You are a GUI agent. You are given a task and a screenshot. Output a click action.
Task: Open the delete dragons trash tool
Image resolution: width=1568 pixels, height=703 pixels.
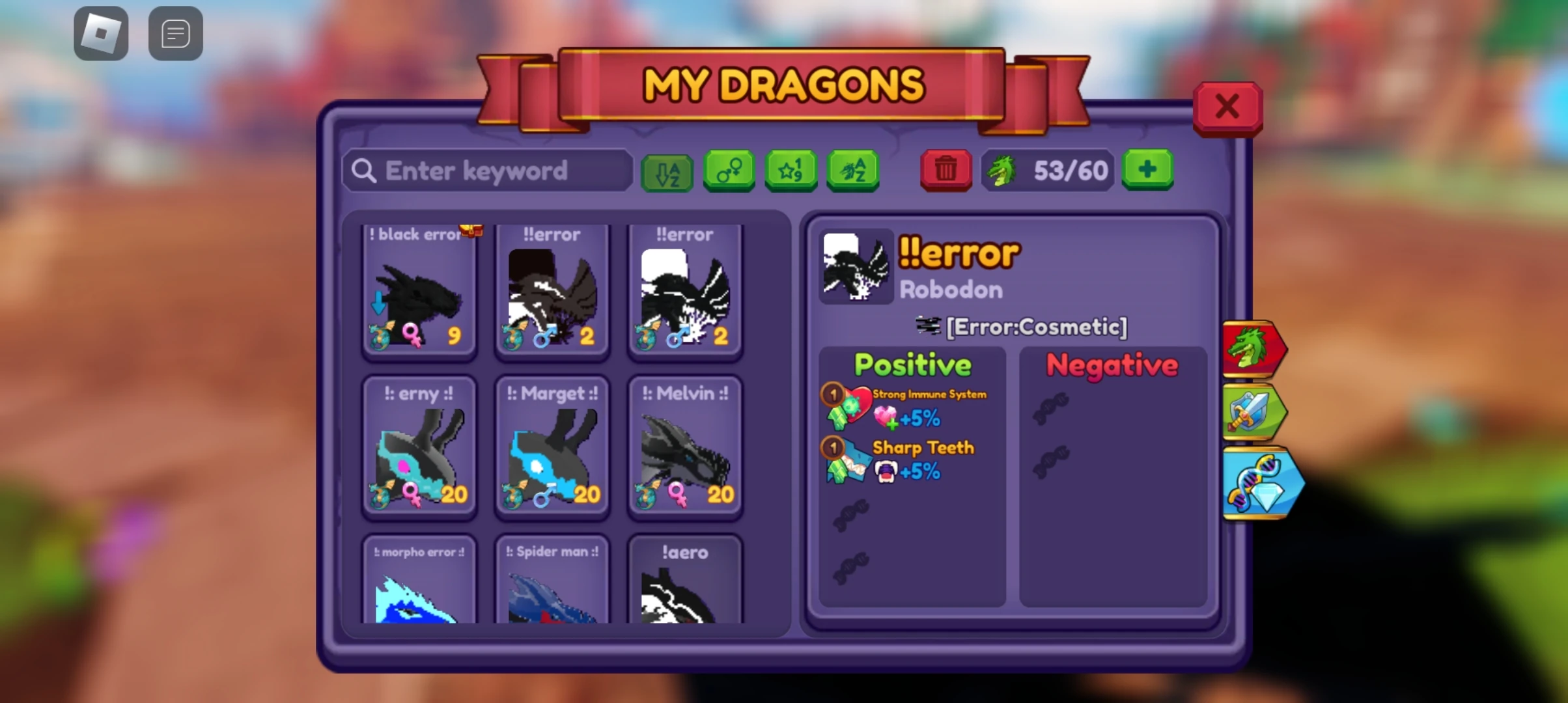coord(945,170)
